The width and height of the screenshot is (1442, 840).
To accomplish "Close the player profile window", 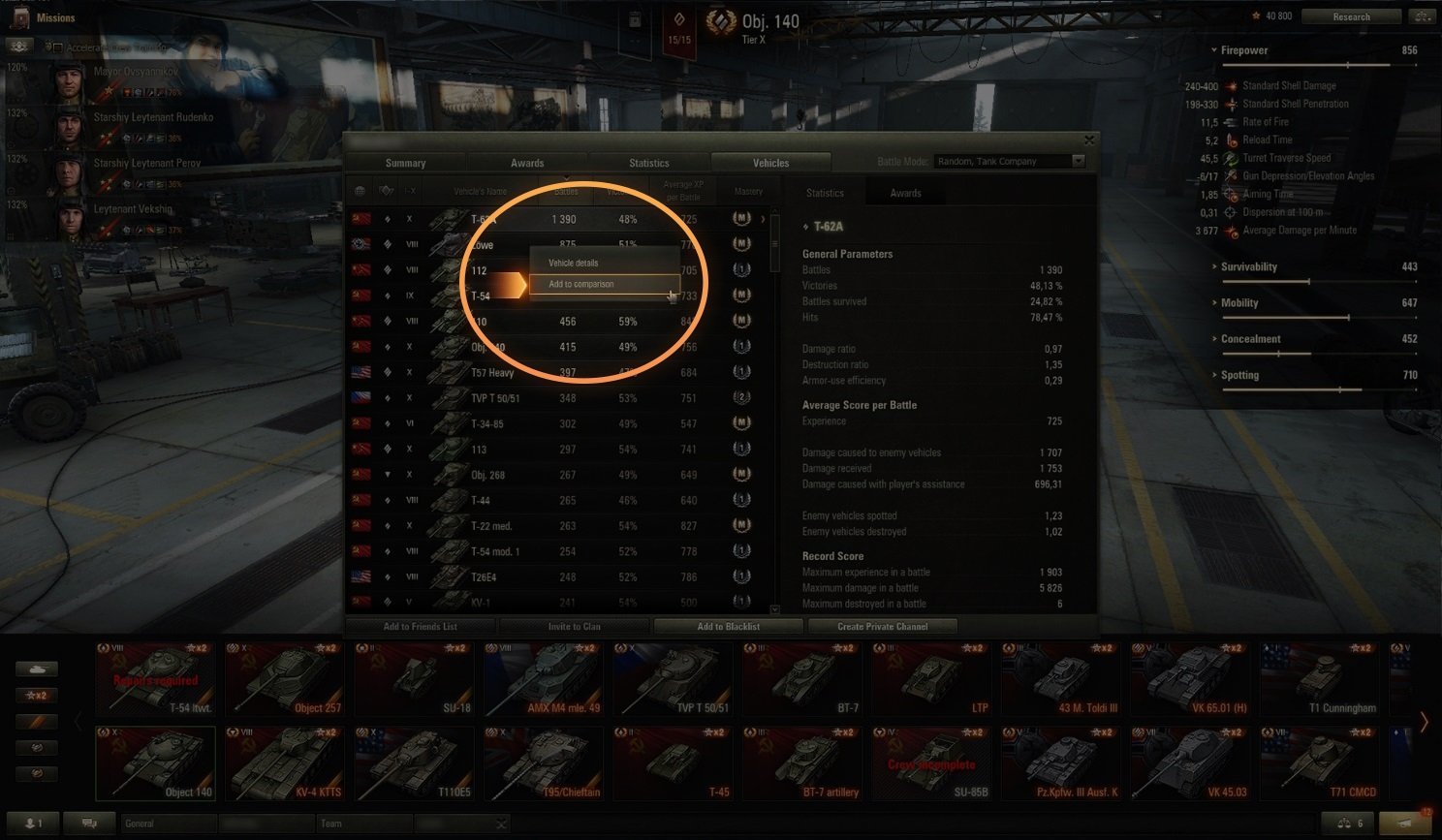I will [1089, 140].
